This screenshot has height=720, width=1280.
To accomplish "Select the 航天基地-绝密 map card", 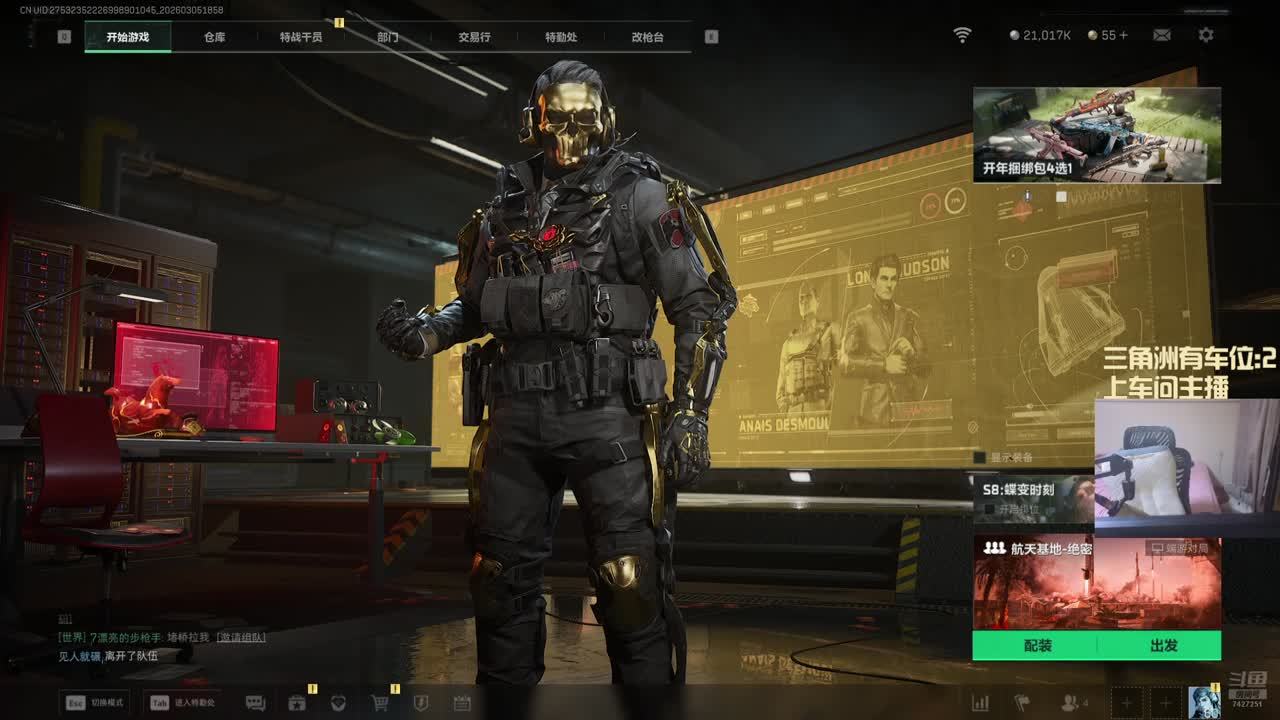I will point(1096,582).
